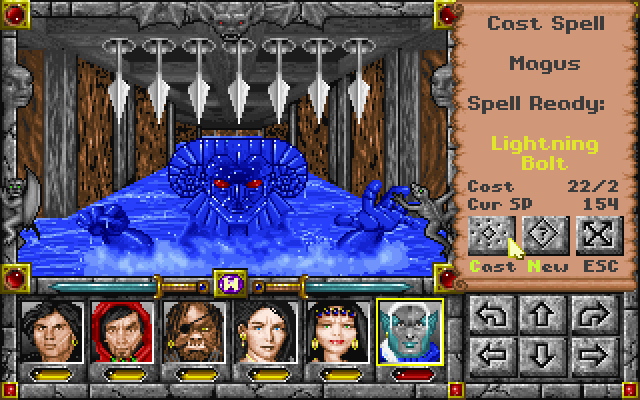640x400 pixels.
Task: Click the move backward down arrow
Action: [540, 355]
